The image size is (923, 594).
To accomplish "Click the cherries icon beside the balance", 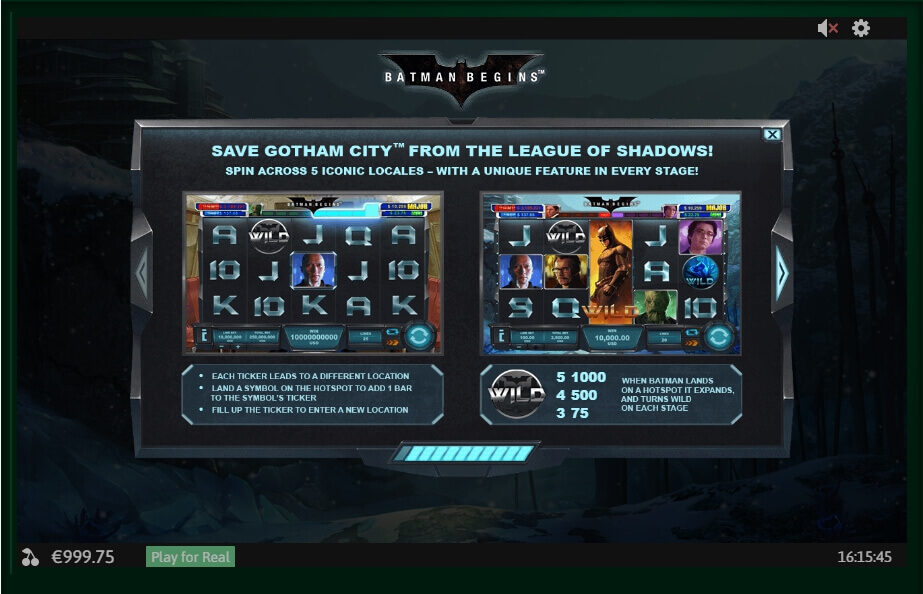I will click(x=30, y=557).
